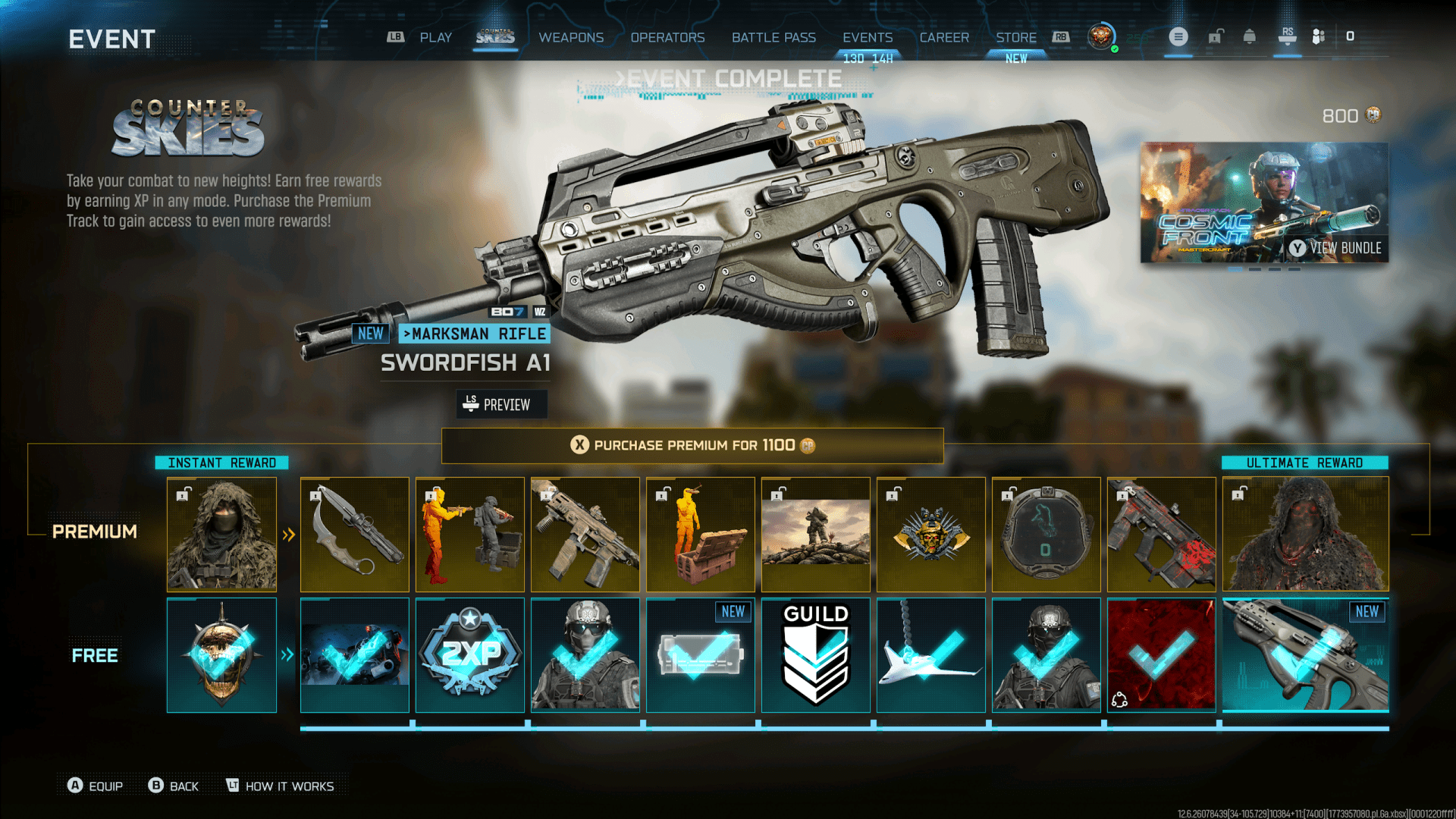Purchase Premium track for 1100 points
Screen dimensions: 1456x819
[692, 445]
